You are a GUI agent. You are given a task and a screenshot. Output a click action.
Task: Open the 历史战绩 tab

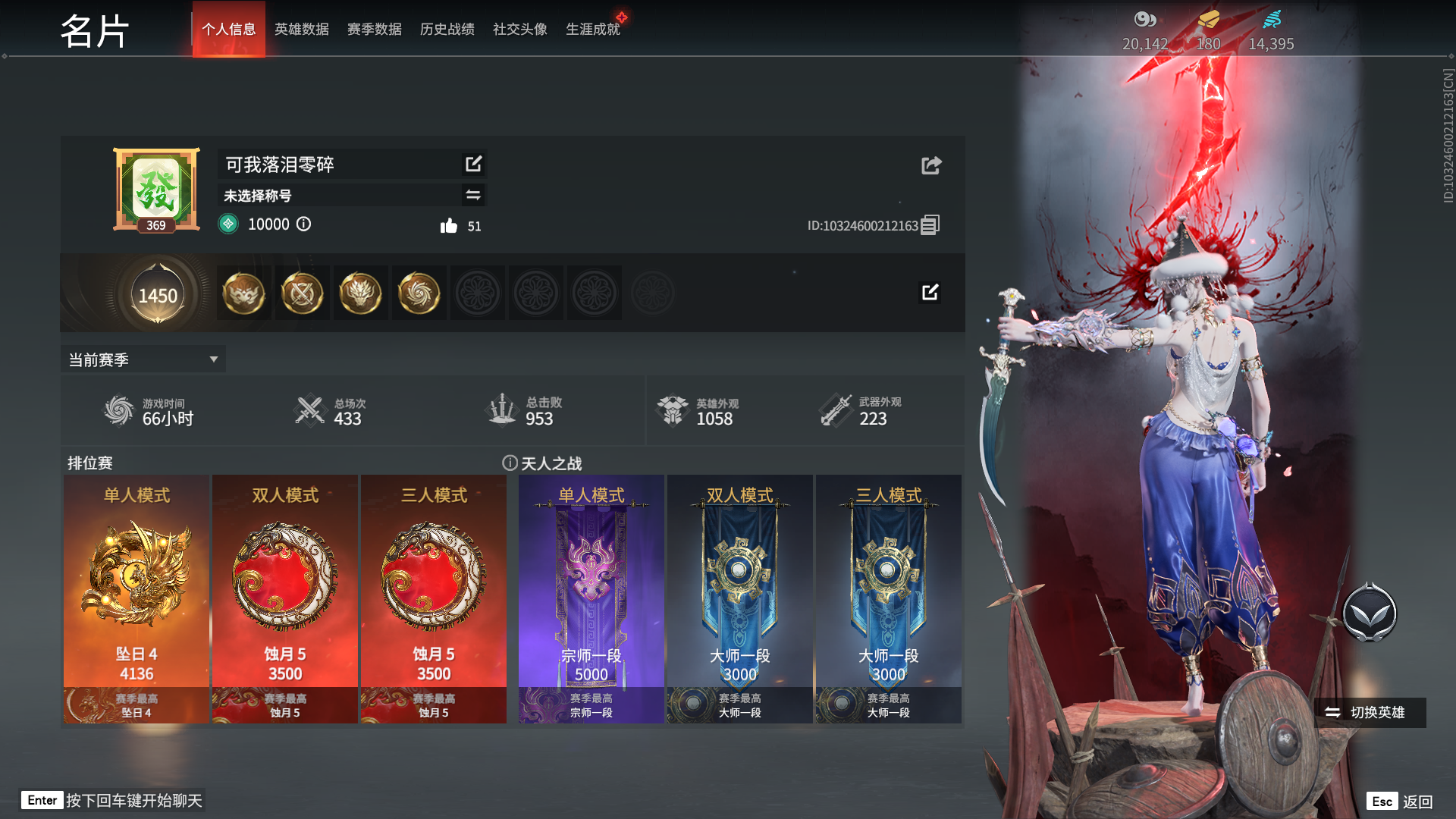pos(447,30)
